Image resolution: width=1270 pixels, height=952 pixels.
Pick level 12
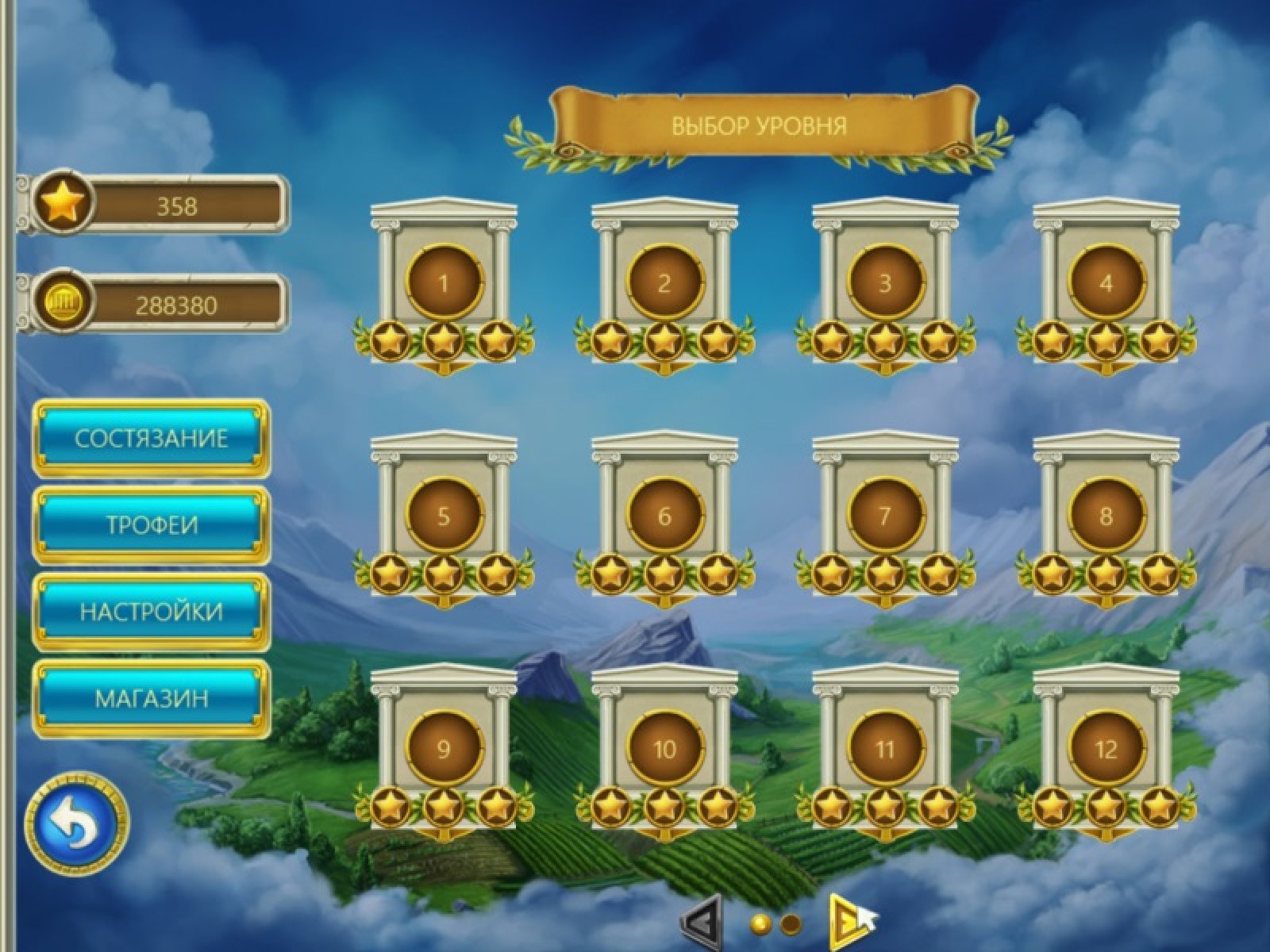click(x=1106, y=749)
